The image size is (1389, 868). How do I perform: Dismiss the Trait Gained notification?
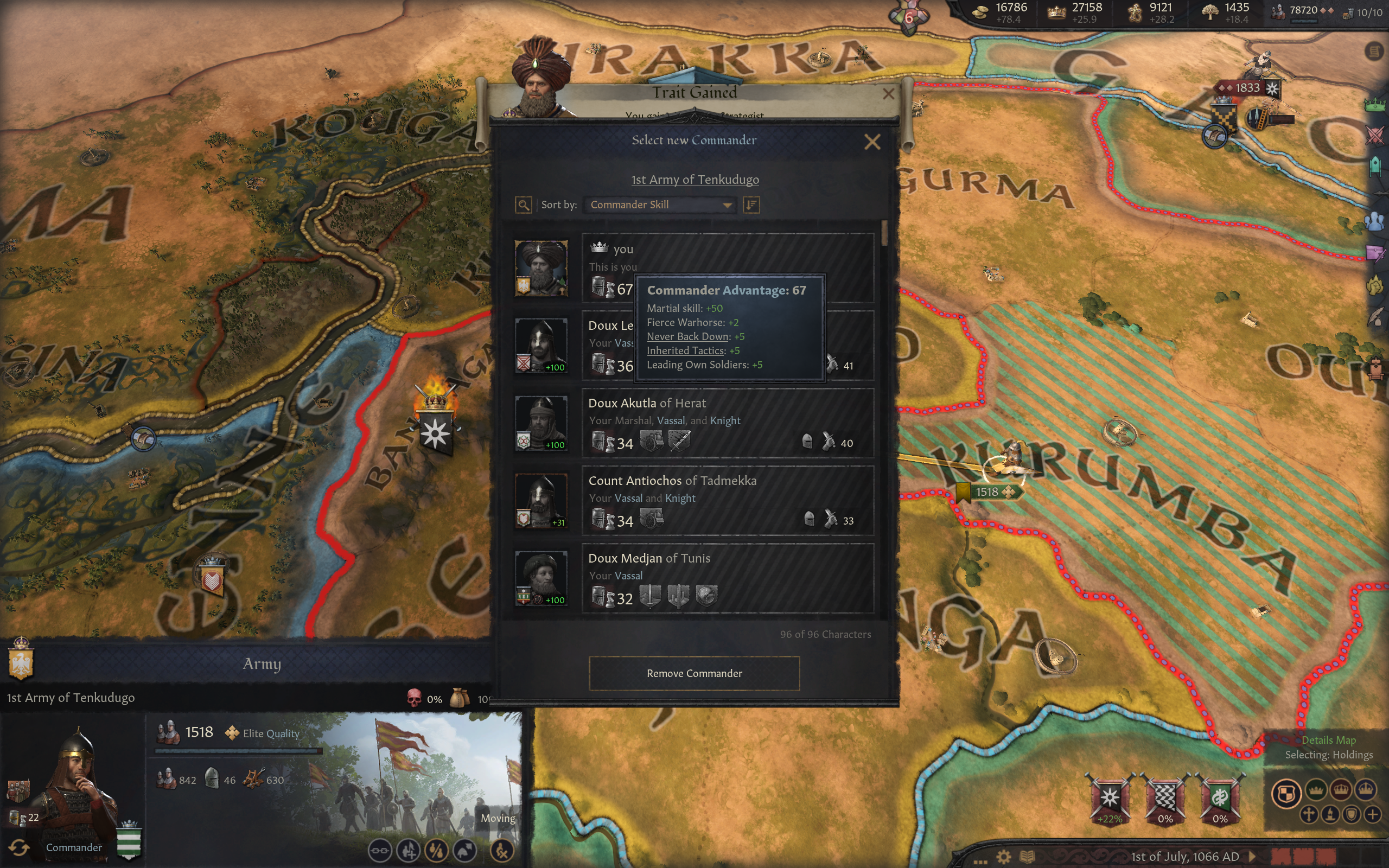pyautogui.click(x=888, y=93)
